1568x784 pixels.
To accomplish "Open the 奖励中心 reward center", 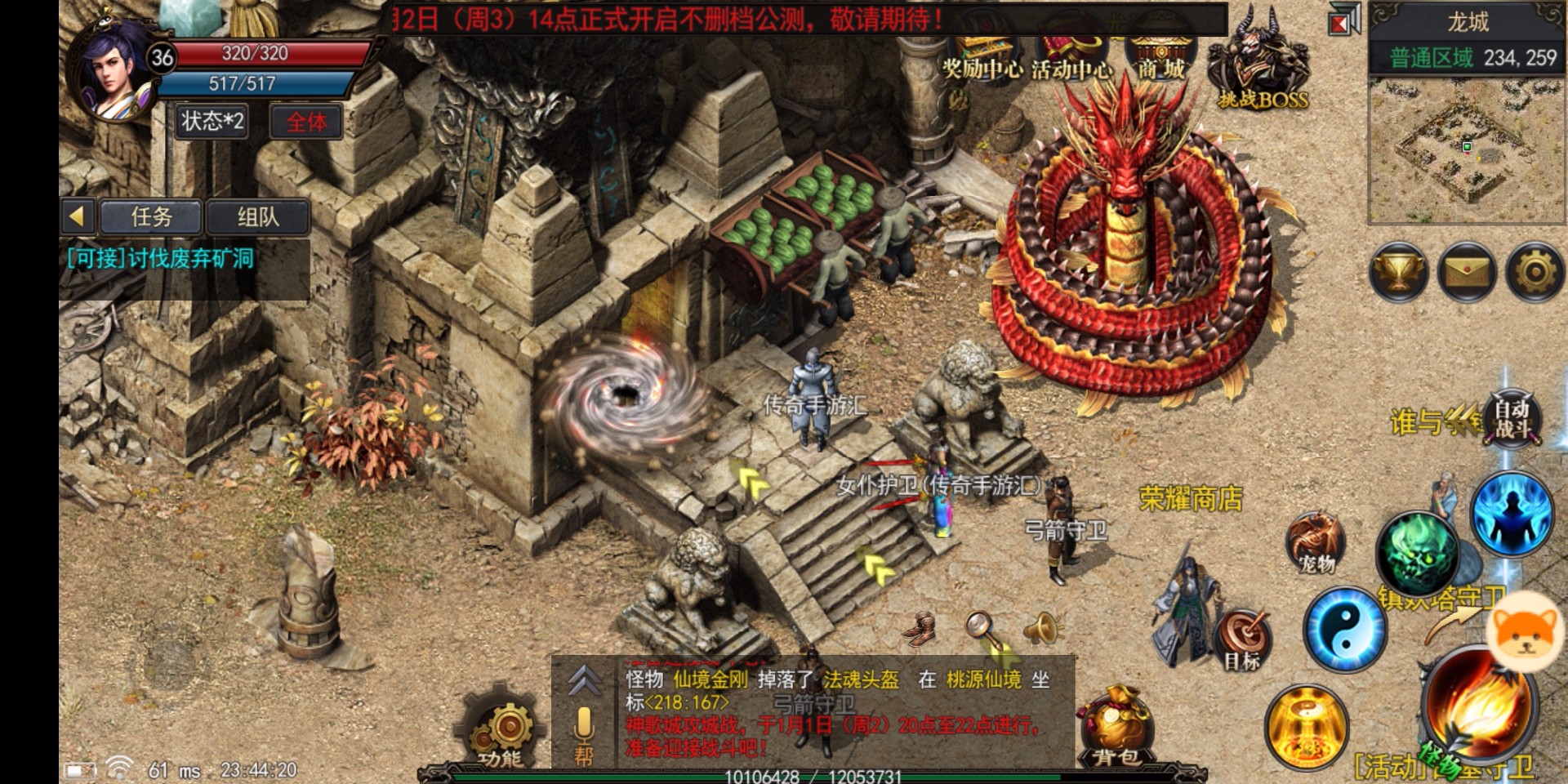I will coord(981,59).
